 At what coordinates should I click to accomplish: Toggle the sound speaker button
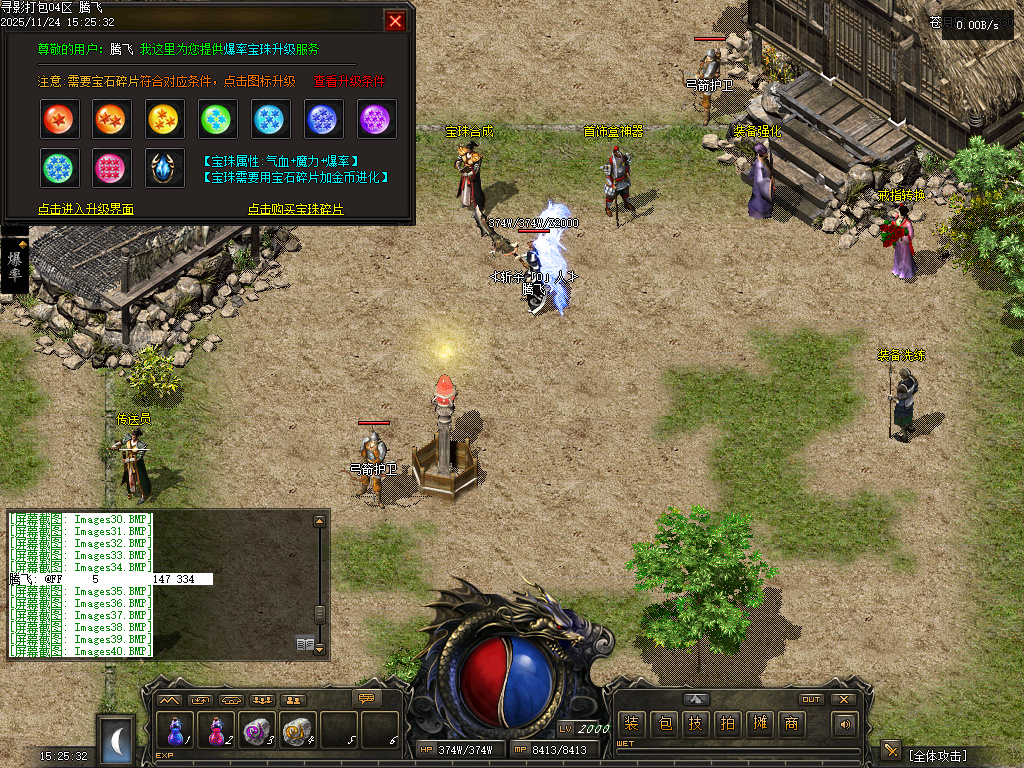coord(845,724)
